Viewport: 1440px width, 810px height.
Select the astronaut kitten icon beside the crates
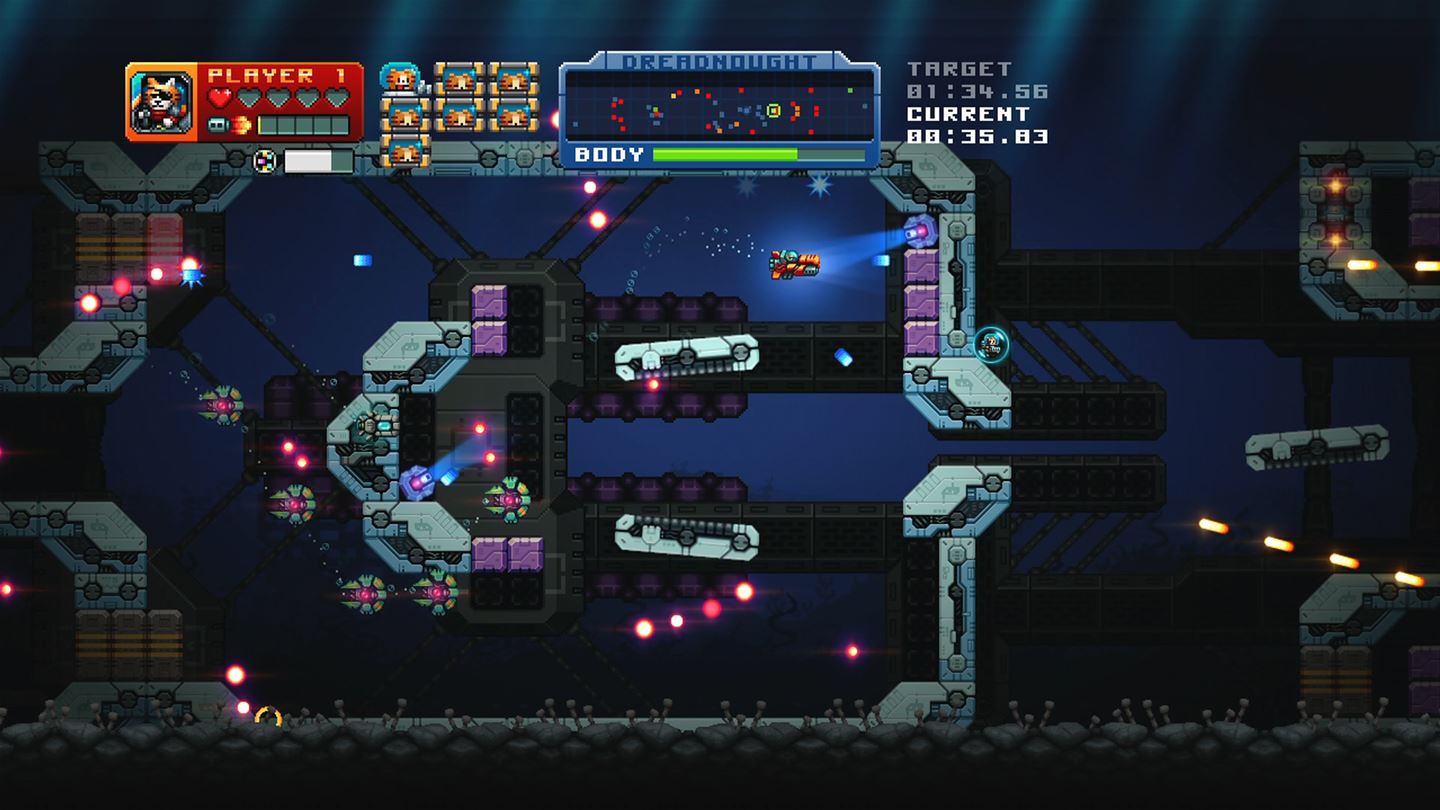(x=398, y=78)
